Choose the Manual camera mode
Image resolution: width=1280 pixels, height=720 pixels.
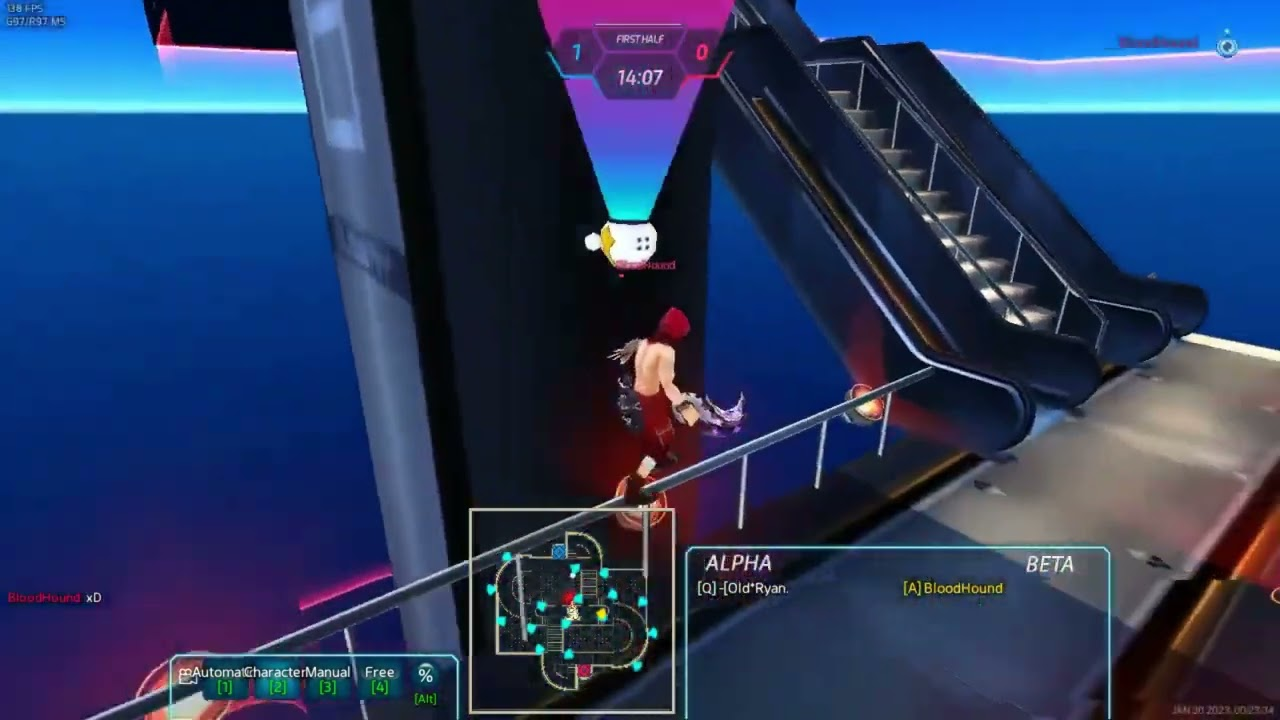[x=327, y=679]
